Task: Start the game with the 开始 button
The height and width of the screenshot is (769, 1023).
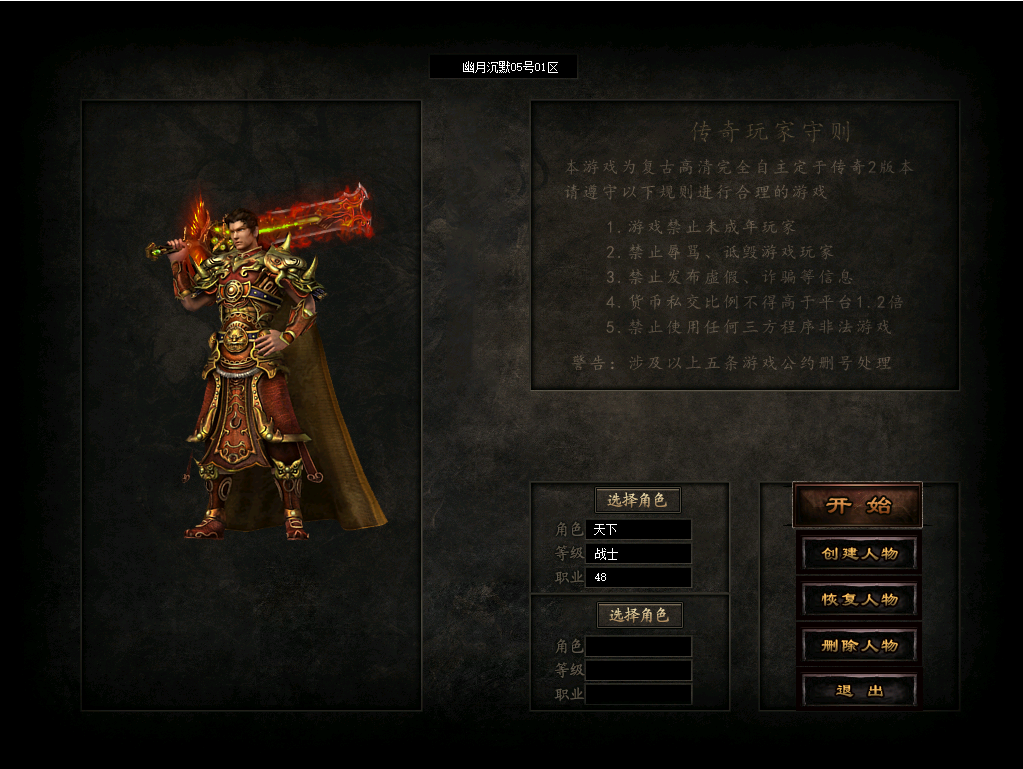Action: click(x=857, y=505)
